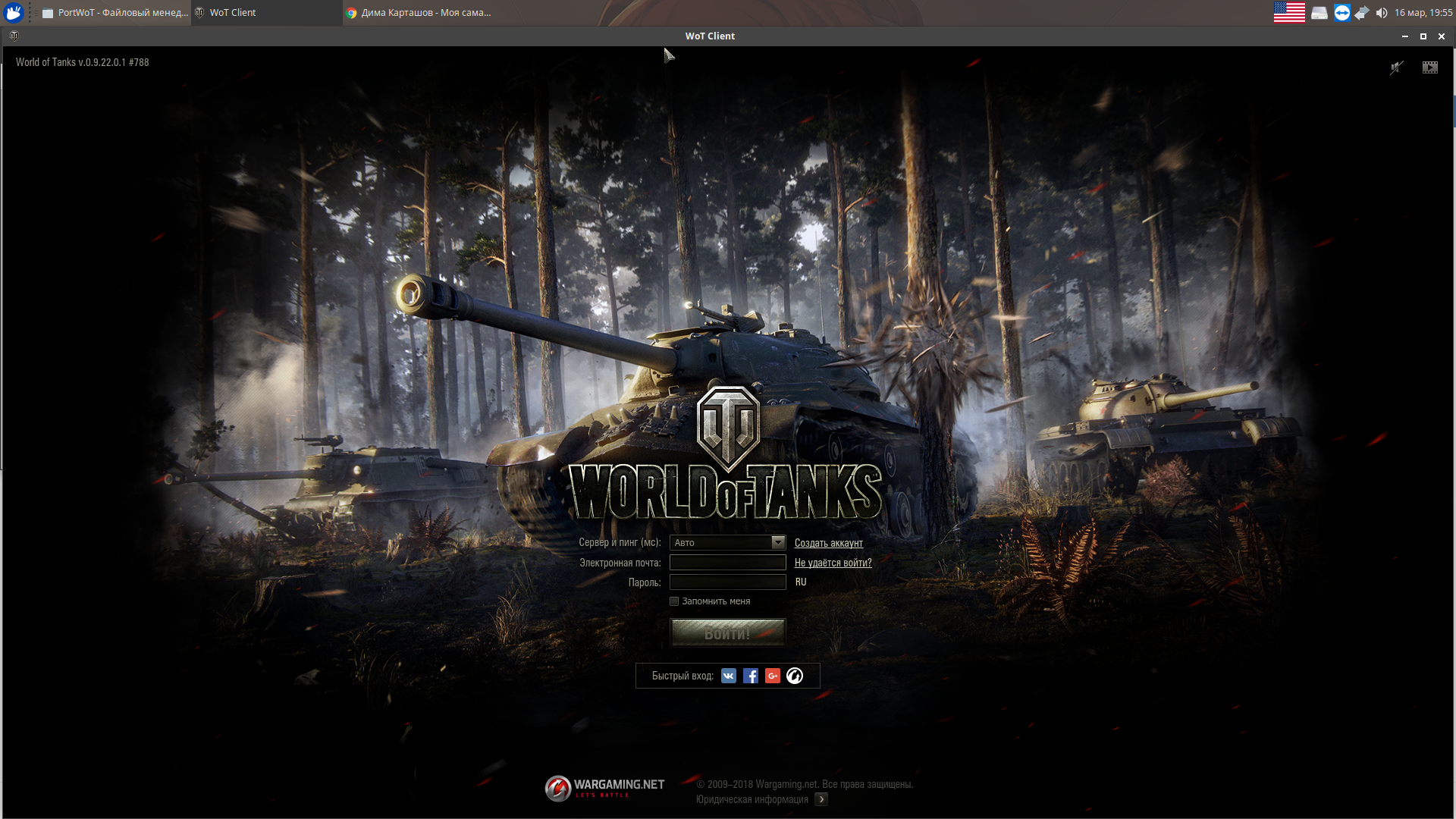Toggle the login screen sound mute icon
The width and height of the screenshot is (1456, 819).
click(x=1396, y=67)
